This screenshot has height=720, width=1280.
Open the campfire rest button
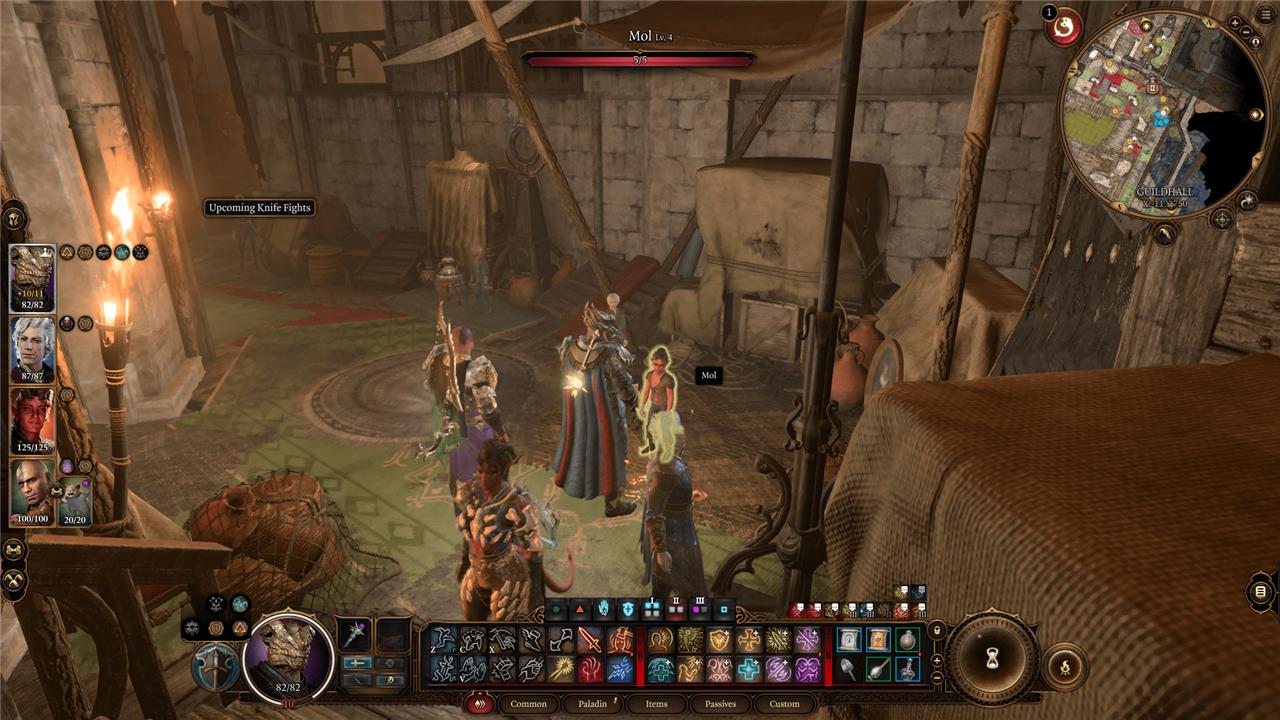click(x=1064, y=667)
